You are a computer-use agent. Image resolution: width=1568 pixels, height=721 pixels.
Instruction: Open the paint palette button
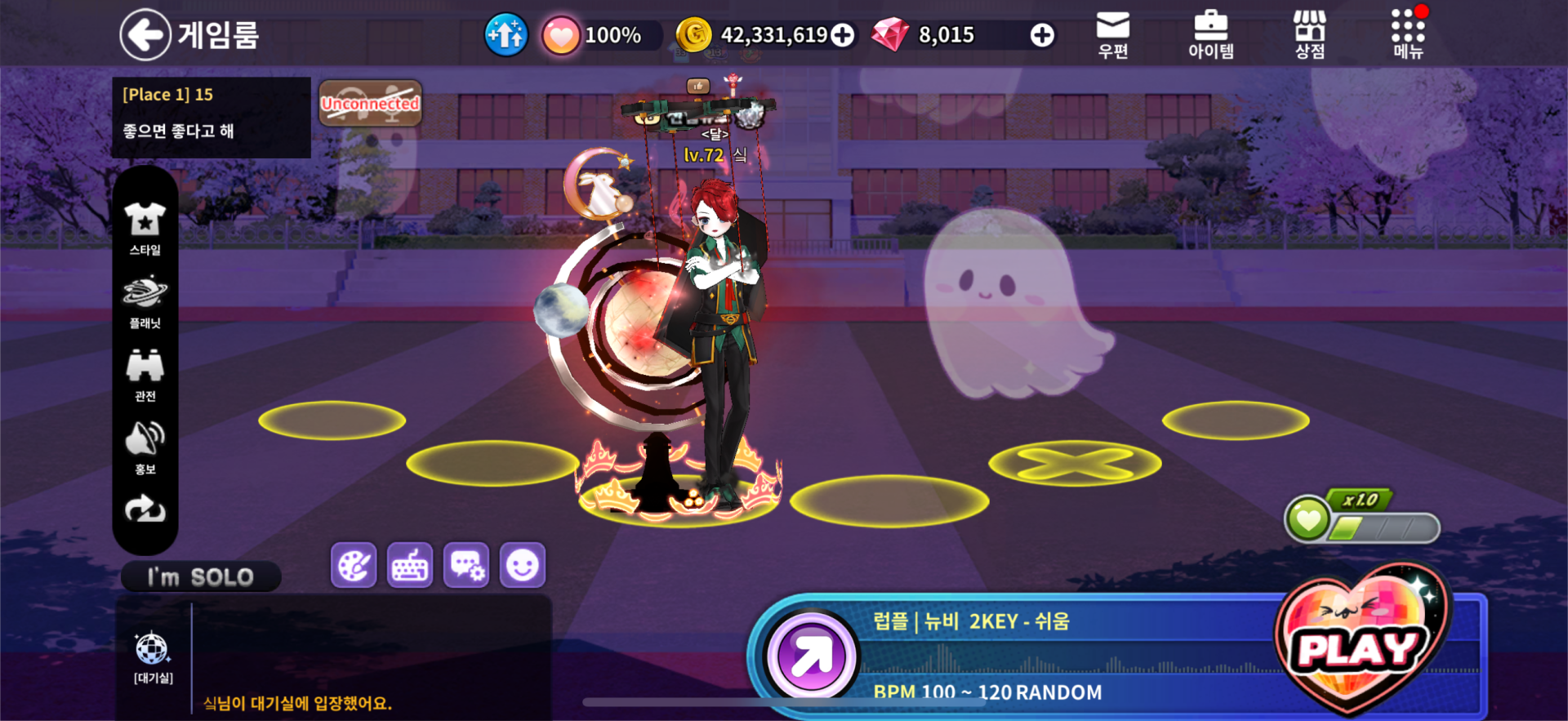click(354, 565)
